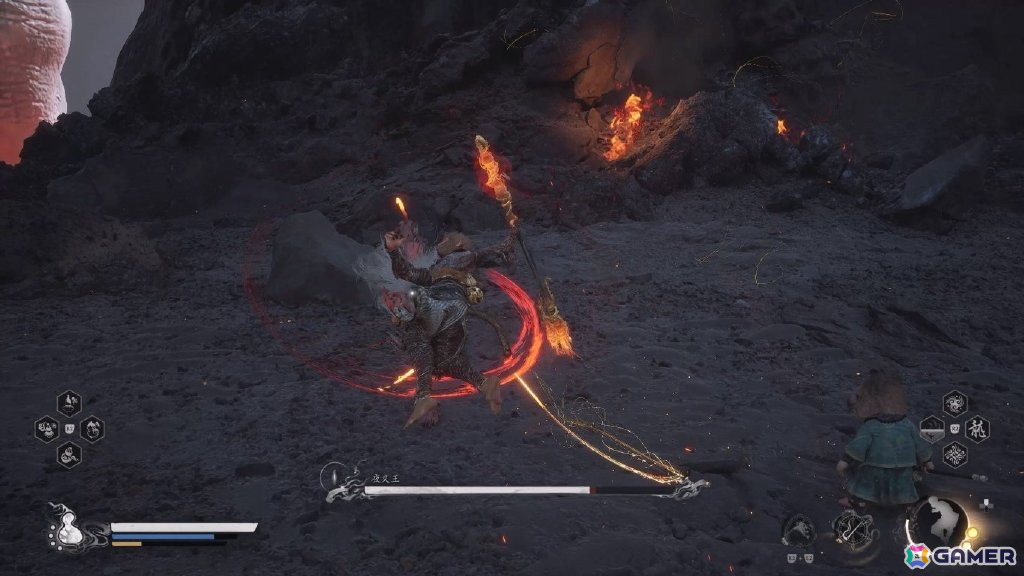Cast the ornate knot spell hexagon

click(954, 455)
